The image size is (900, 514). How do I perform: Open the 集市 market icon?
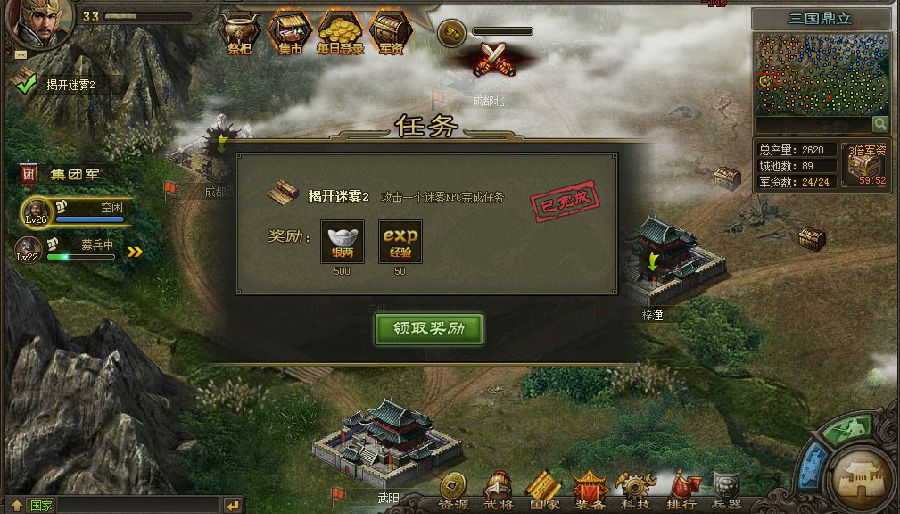(289, 31)
